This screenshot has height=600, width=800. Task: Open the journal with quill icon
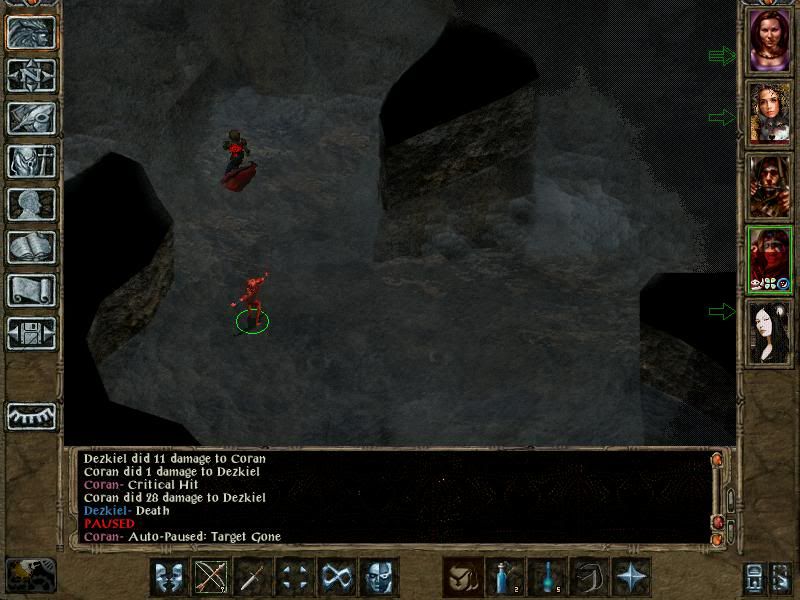click(x=31, y=118)
